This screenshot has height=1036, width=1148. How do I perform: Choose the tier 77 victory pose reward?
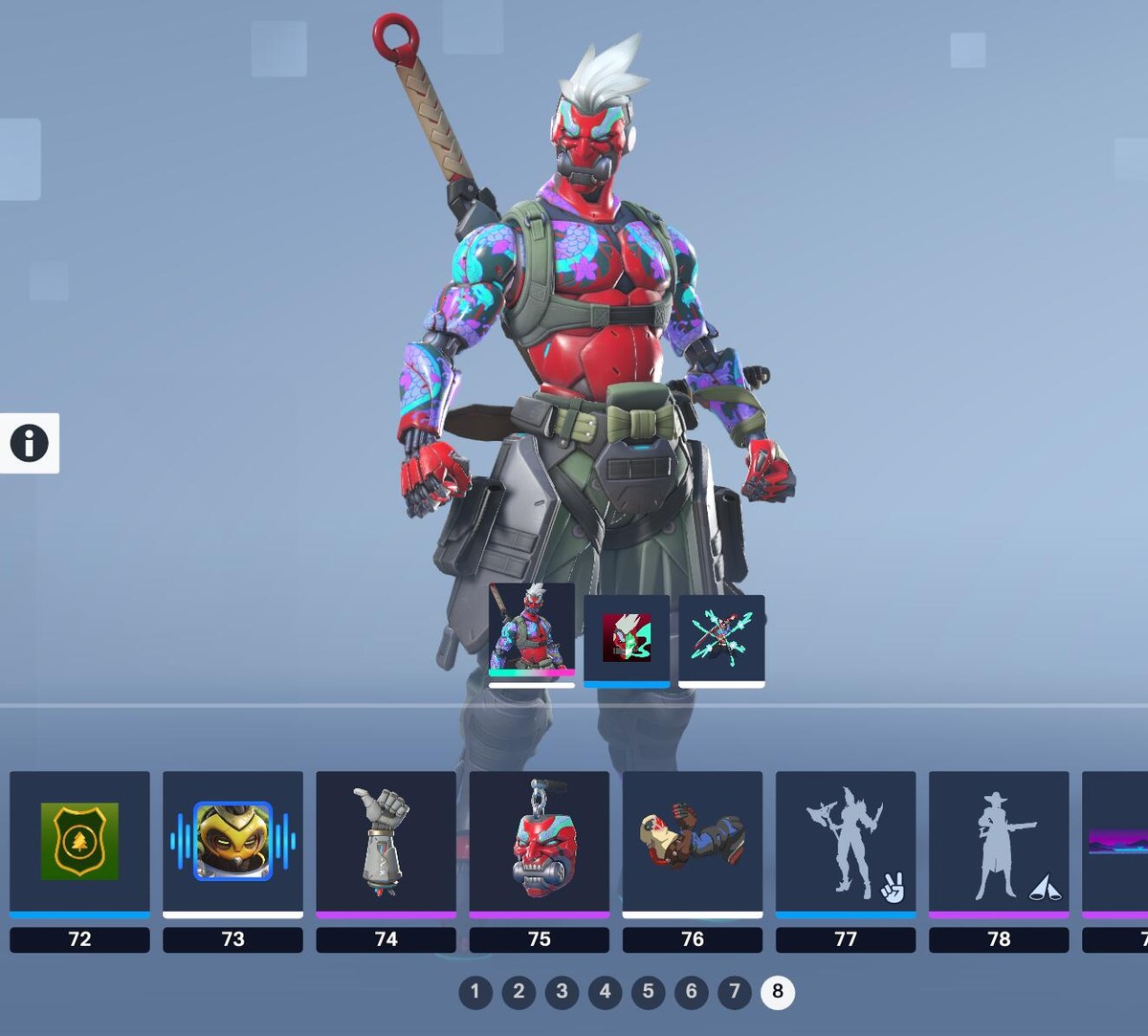[x=845, y=842]
